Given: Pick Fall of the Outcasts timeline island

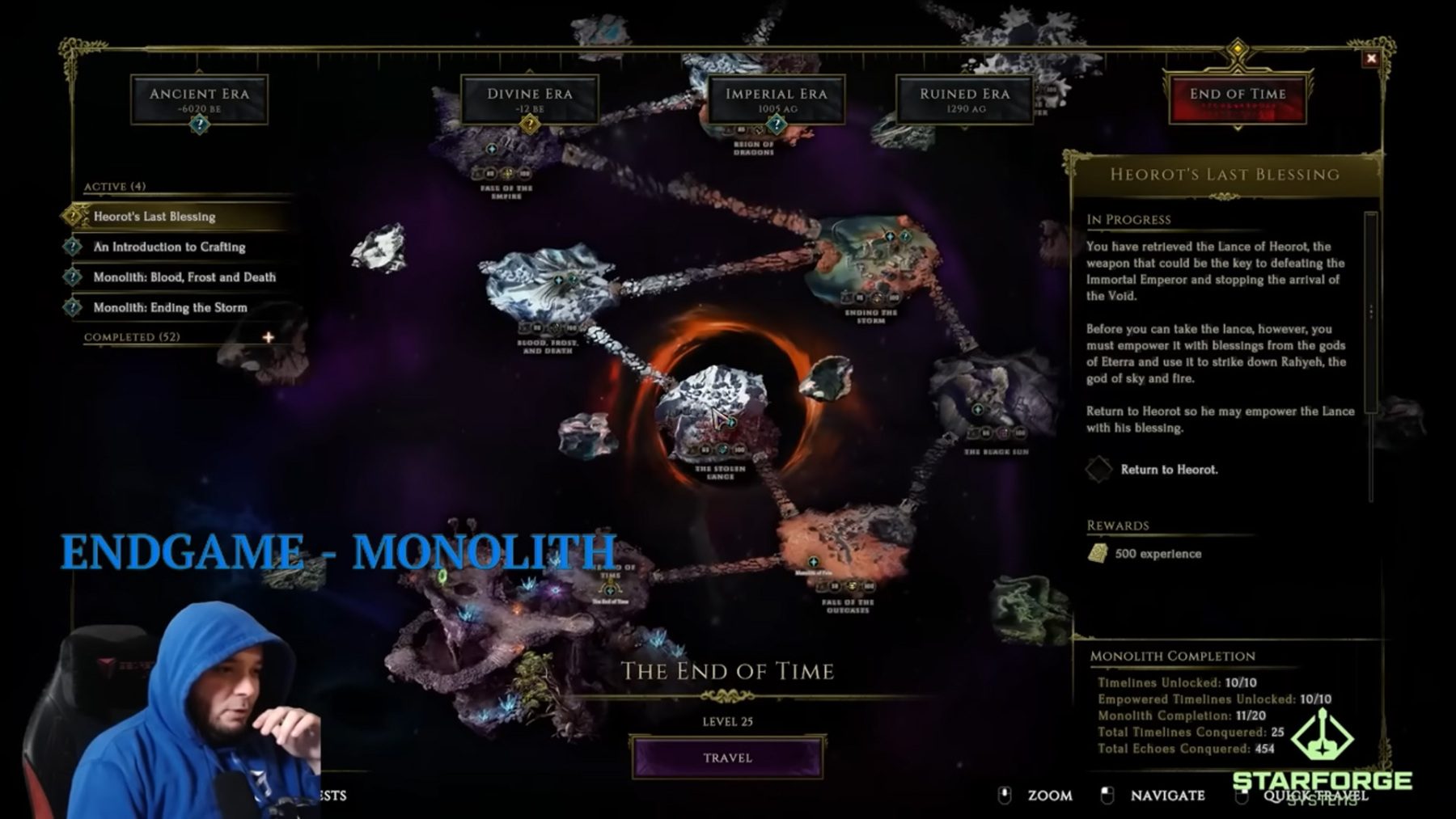Looking at the screenshot, I should pos(841,550).
